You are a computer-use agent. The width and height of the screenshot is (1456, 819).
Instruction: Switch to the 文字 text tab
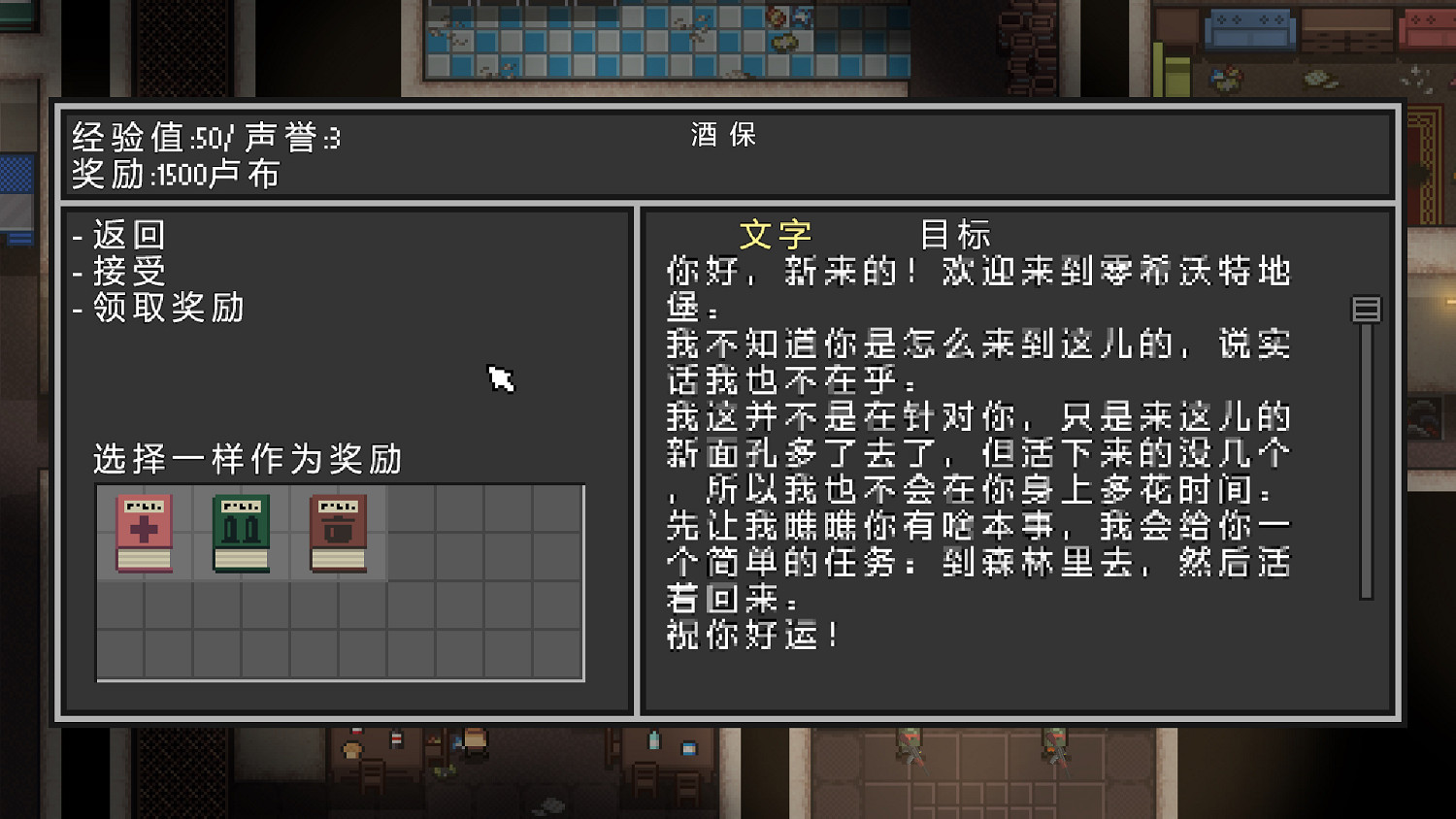click(x=775, y=233)
